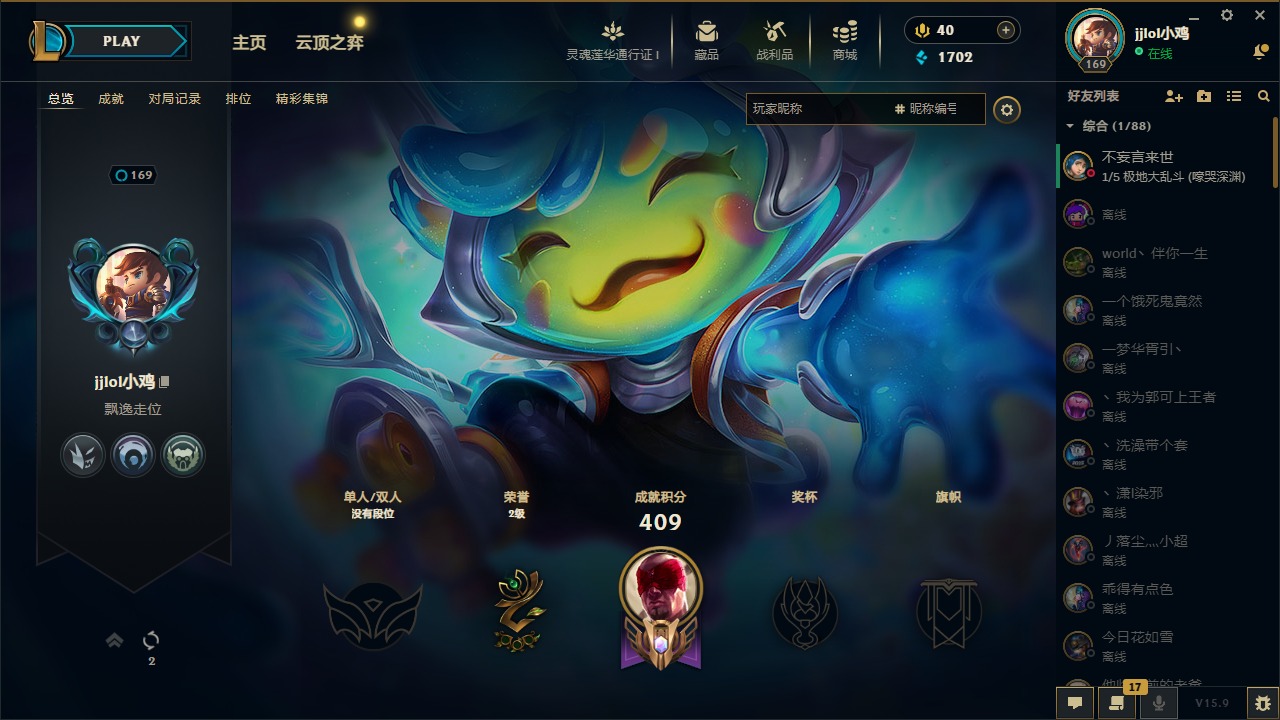Switch to the 成就 tab
Viewport: 1280px width, 720px height.
coord(111,99)
